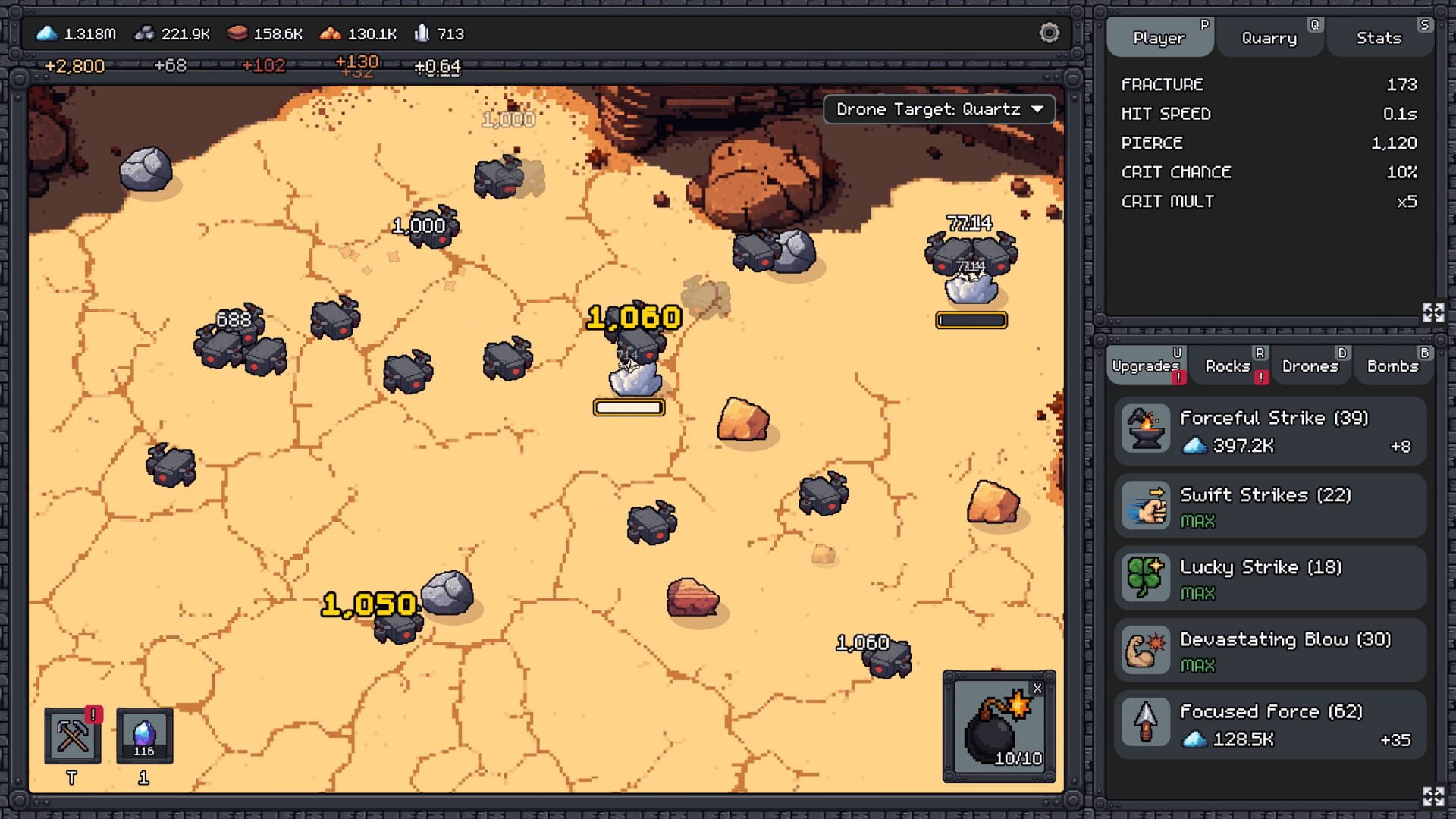Click the Lucky Strike clover icon
This screenshot has width=1456, height=819.
click(1145, 576)
